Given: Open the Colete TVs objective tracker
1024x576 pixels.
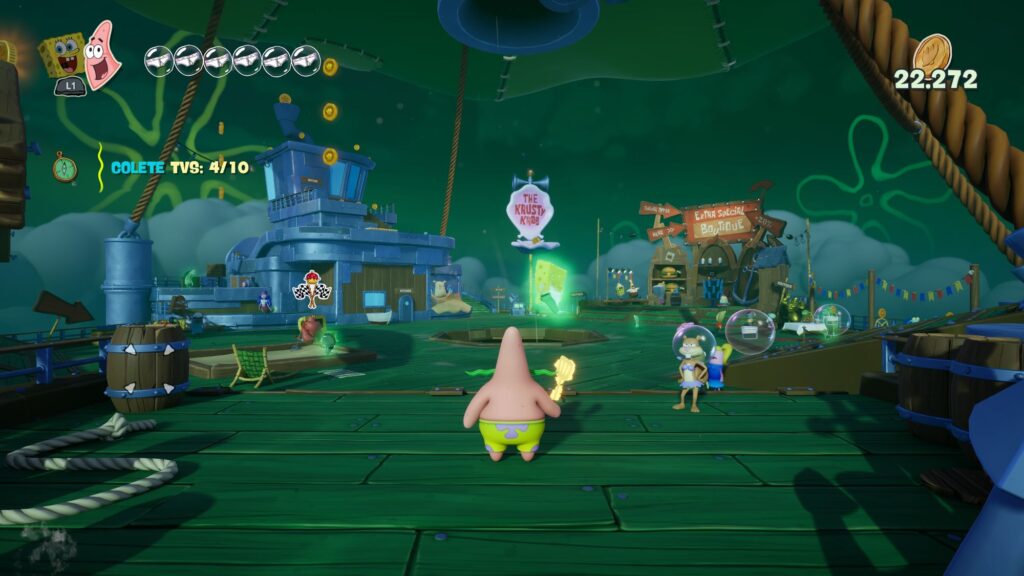Looking at the screenshot, I should coord(180,167).
